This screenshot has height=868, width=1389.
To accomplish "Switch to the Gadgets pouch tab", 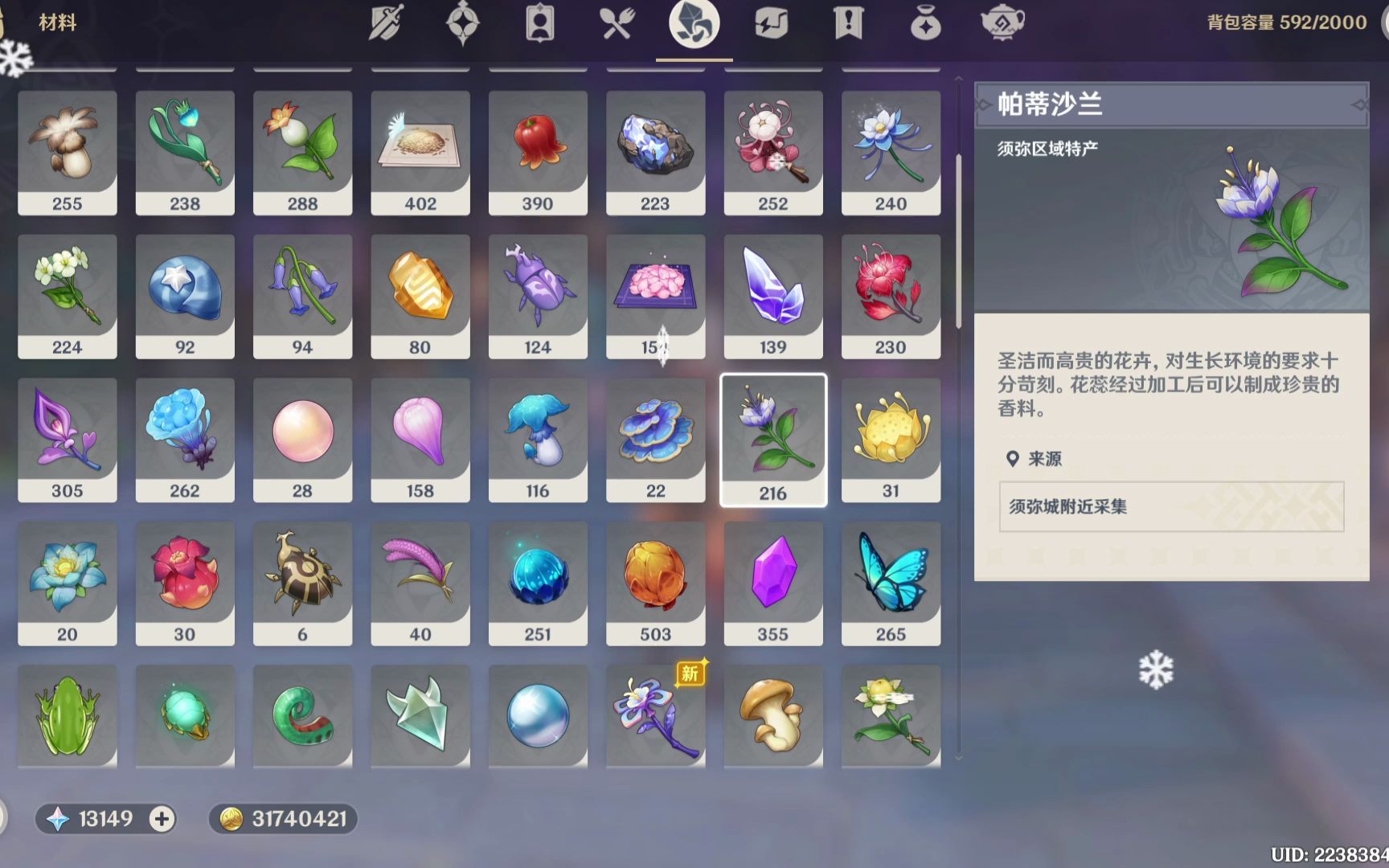I will point(924,24).
